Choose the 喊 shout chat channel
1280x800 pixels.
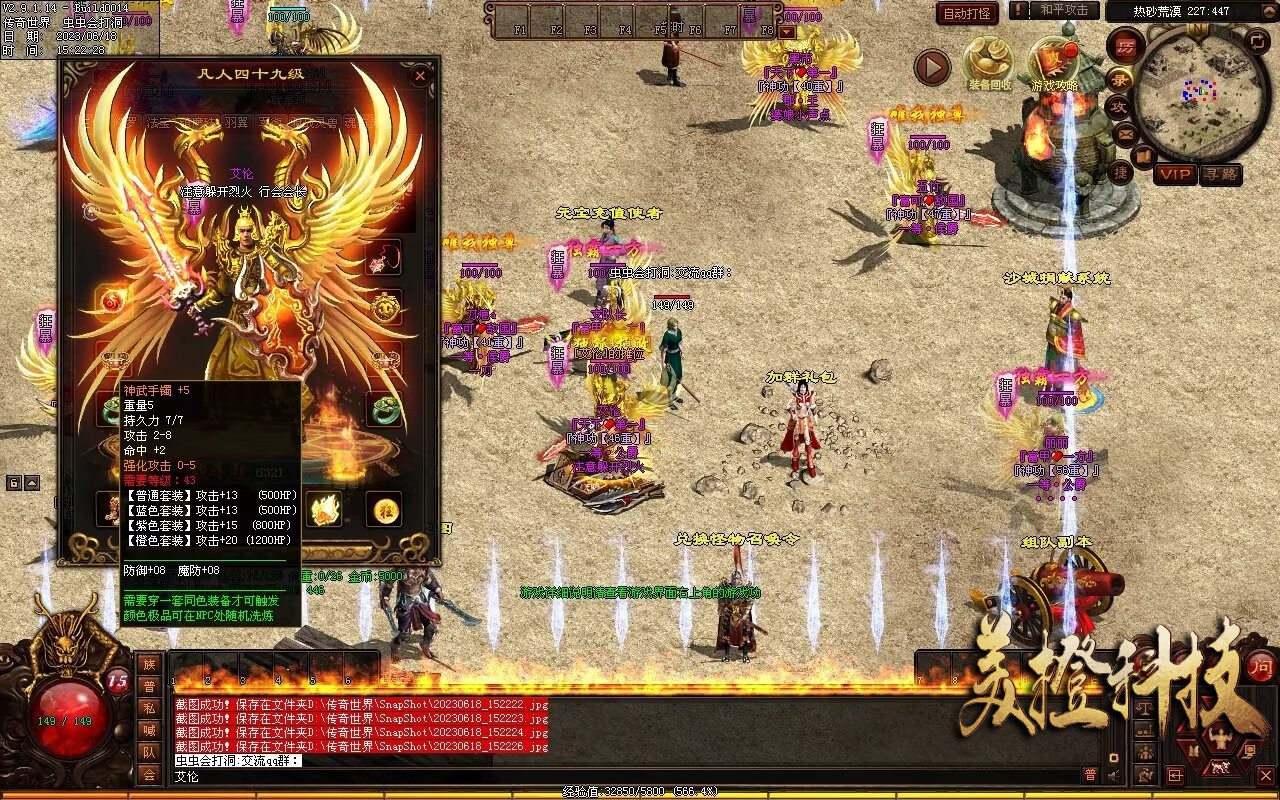tap(149, 730)
